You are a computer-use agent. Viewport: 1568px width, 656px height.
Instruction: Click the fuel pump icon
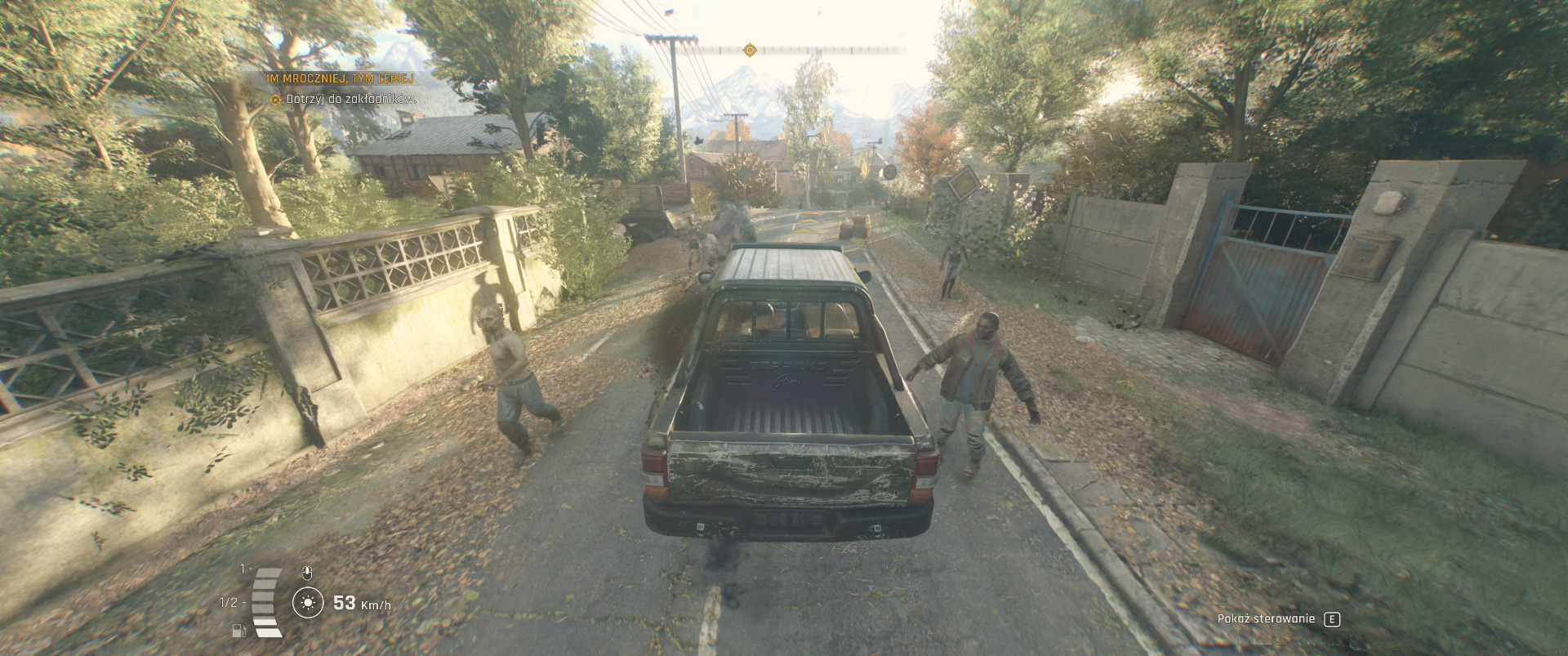[x=238, y=630]
